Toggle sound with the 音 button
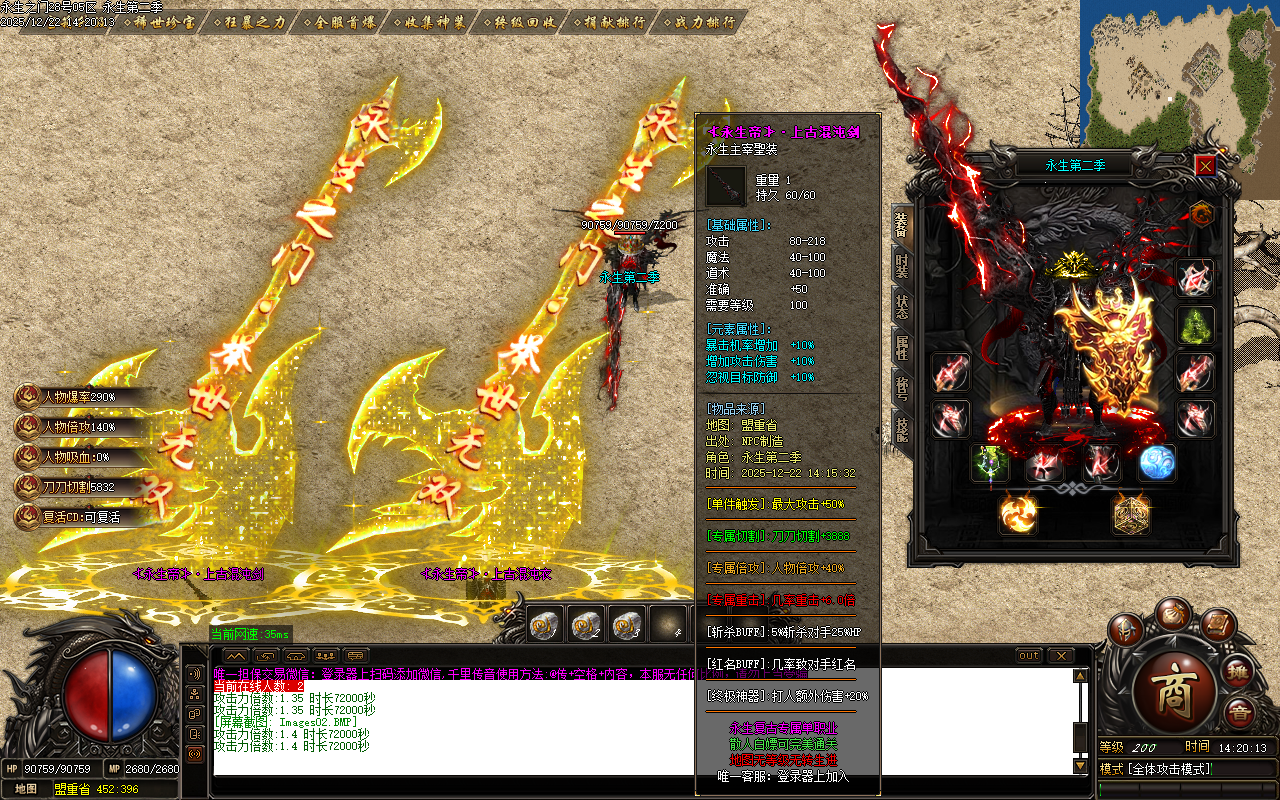1280x800 pixels. (1240, 712)
